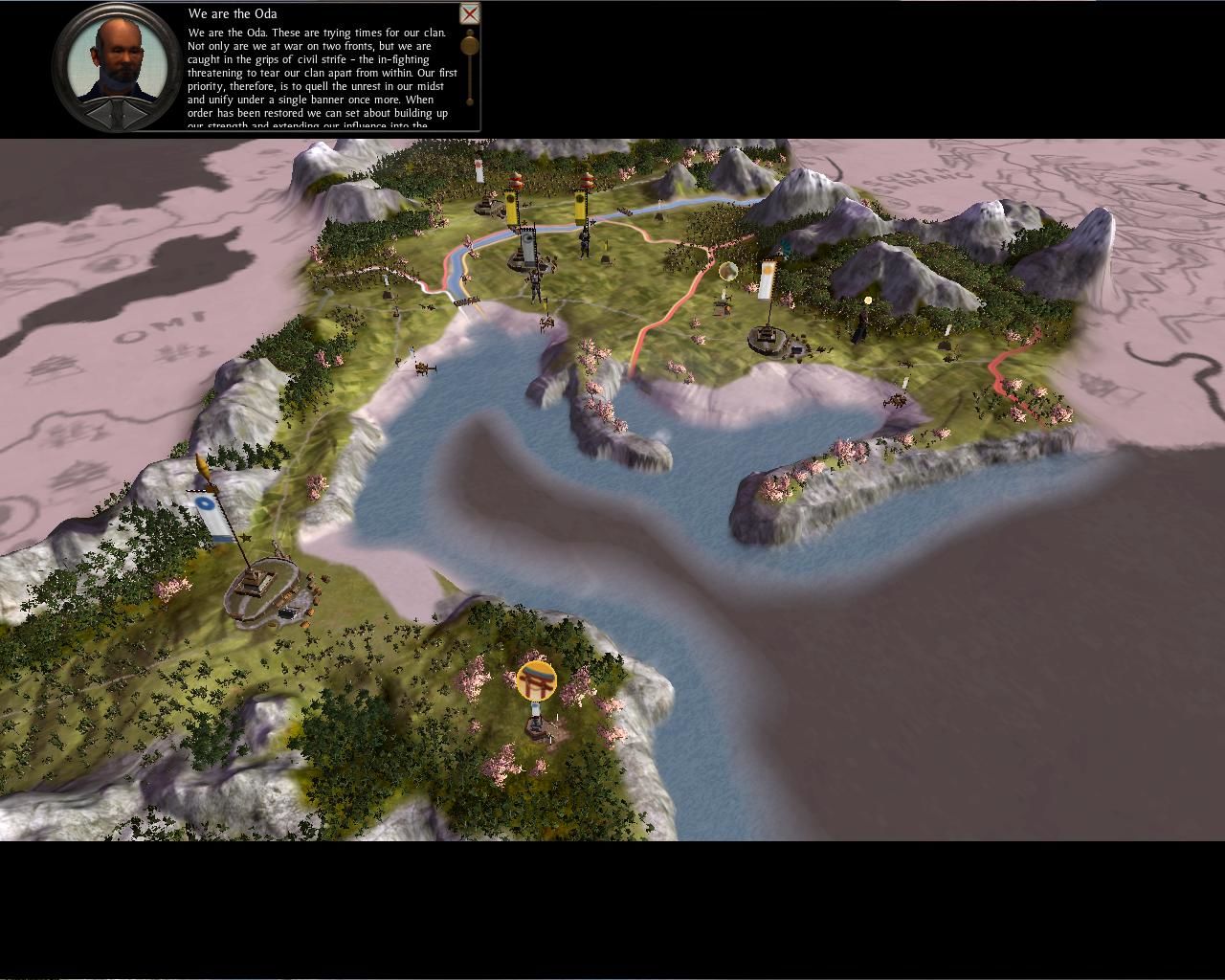
Task: Show previous advisor message with left arrow
Action: pyautogui.click(x=100, y=114)
